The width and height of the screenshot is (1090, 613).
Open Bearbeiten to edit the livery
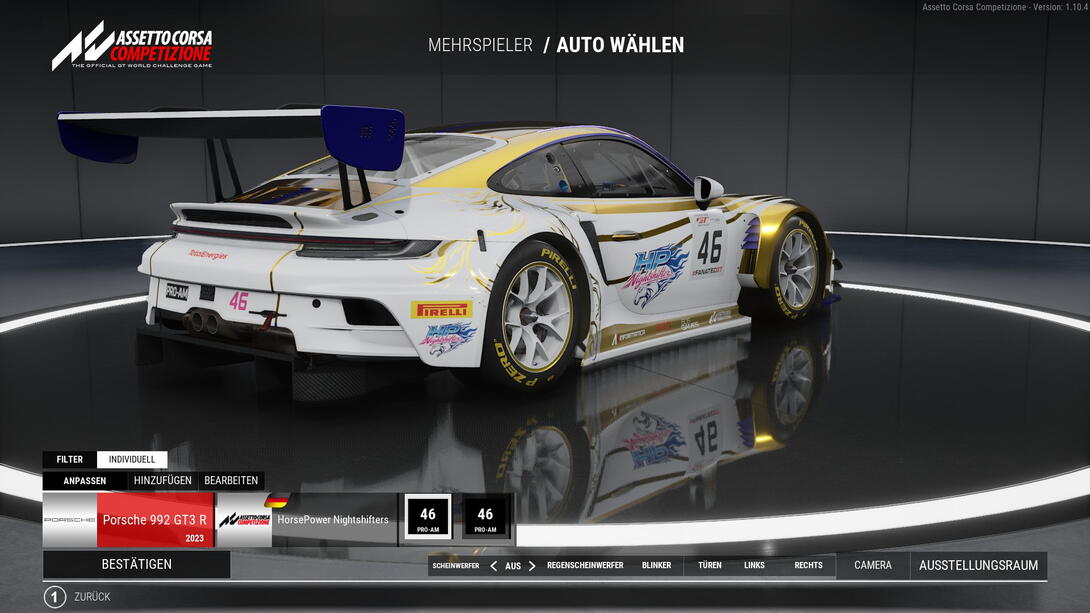pyautogui.click(x=231, y=480)
